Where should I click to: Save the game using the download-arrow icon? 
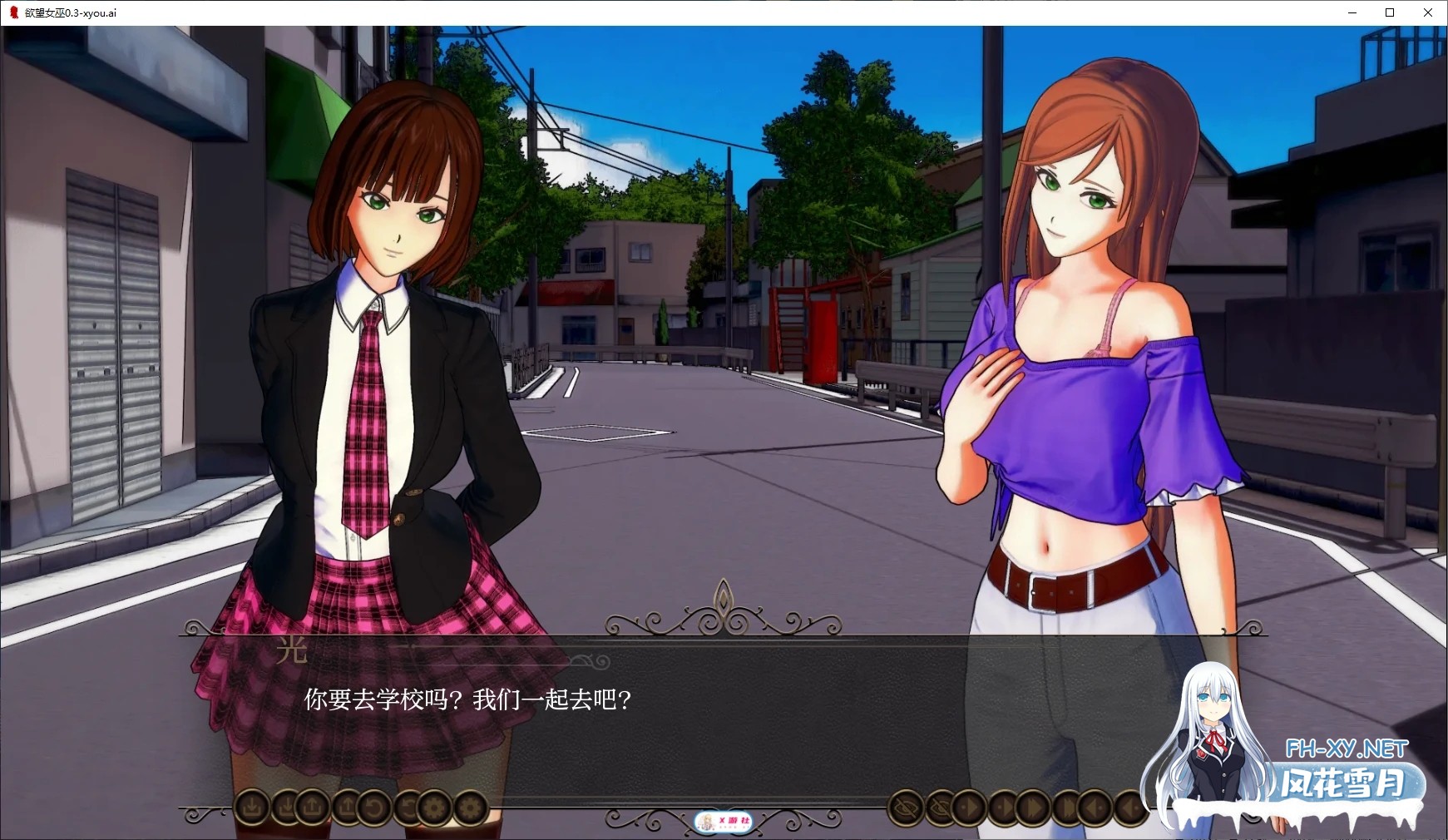tap(250, 808)
